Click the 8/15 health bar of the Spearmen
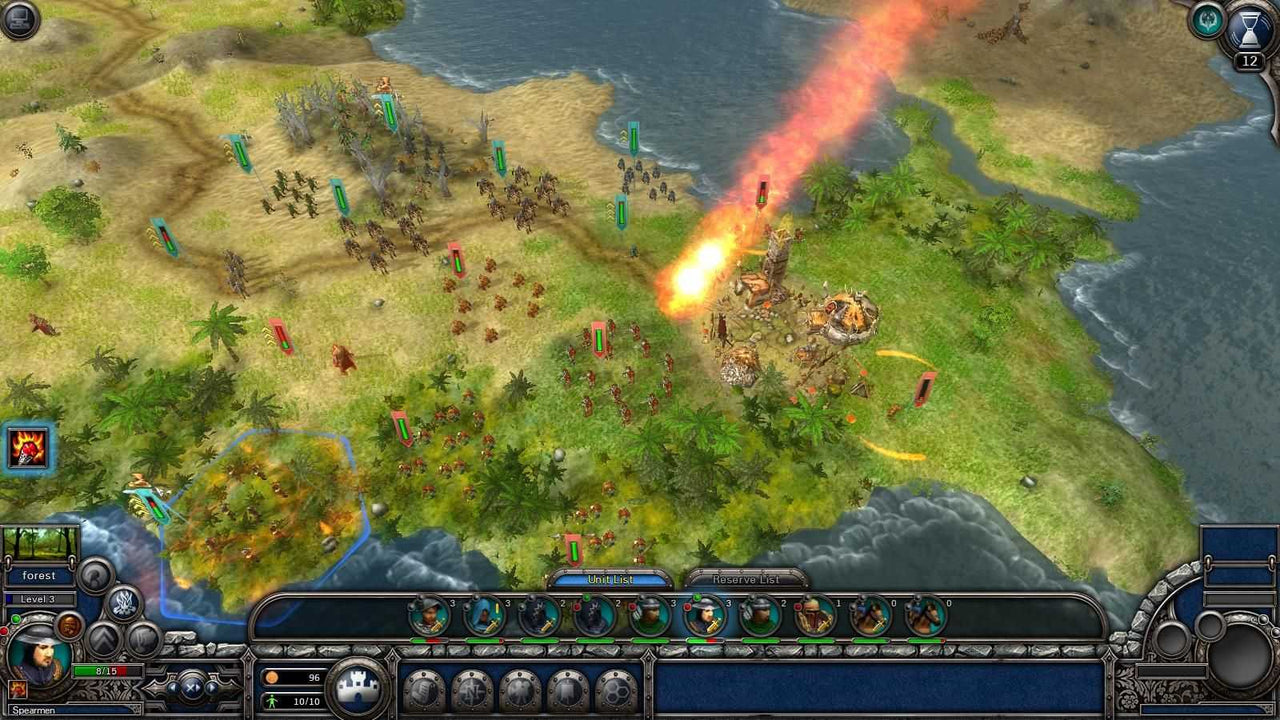 tap(107, 670)
